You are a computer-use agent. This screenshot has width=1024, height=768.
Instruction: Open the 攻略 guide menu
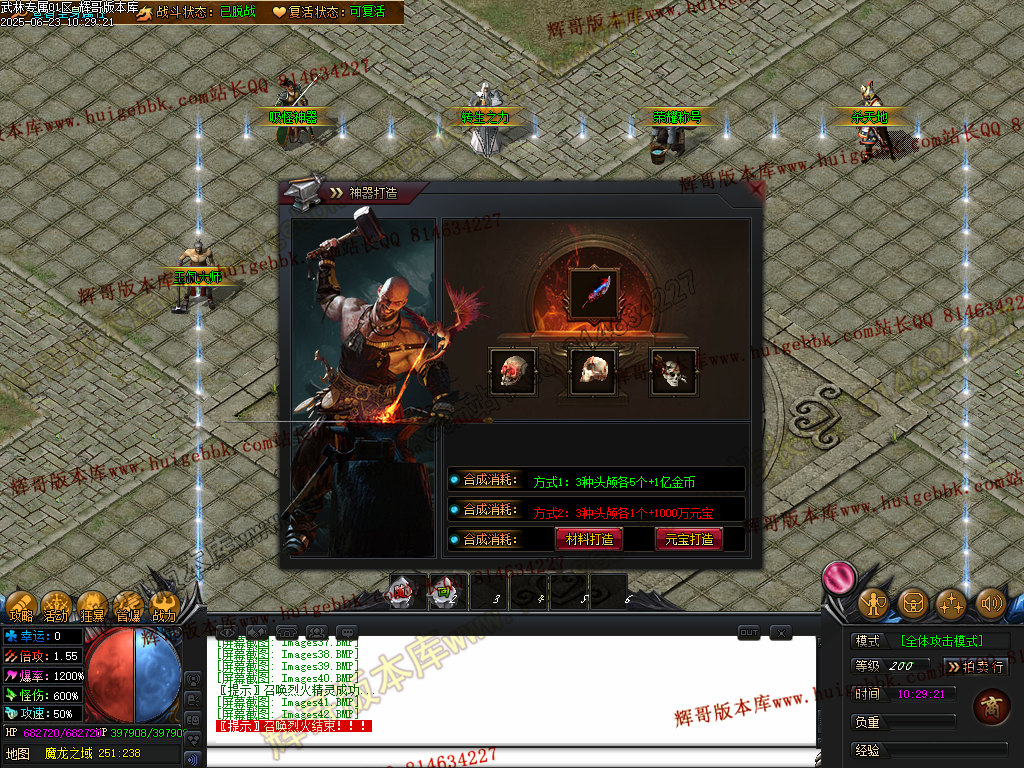click(x=22, y=606)
